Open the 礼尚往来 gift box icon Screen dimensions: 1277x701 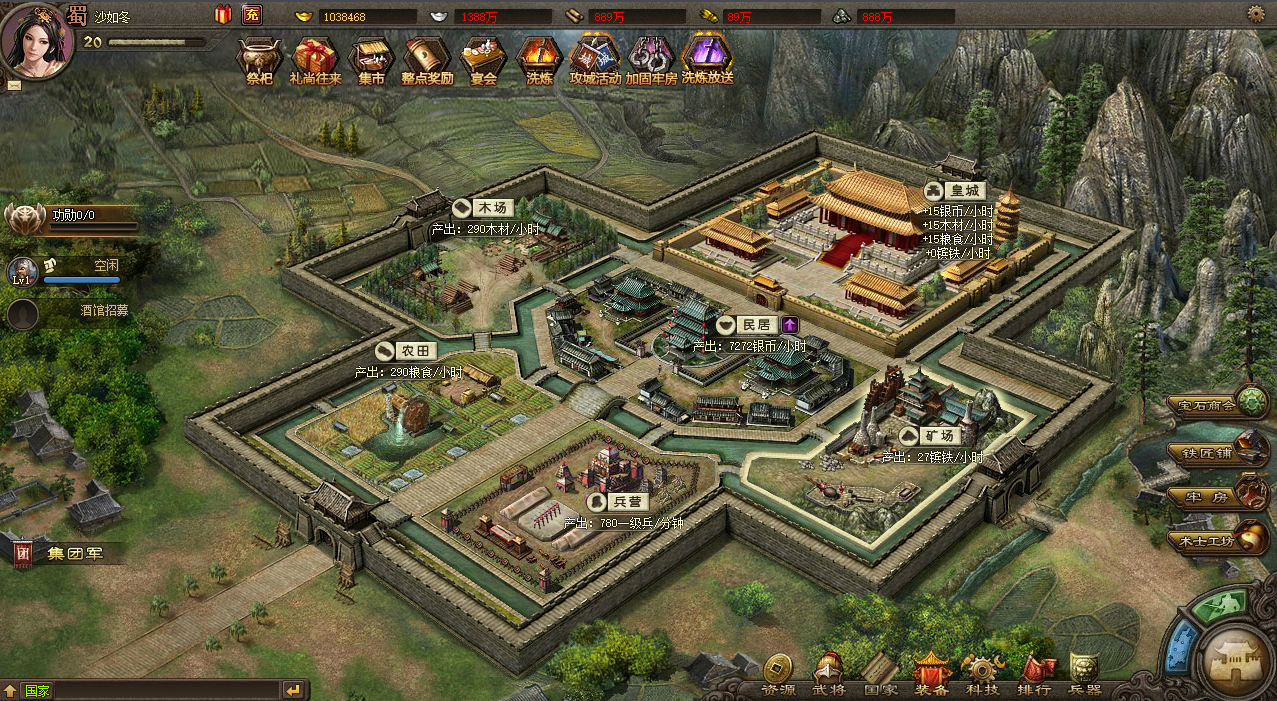[315, 58]
